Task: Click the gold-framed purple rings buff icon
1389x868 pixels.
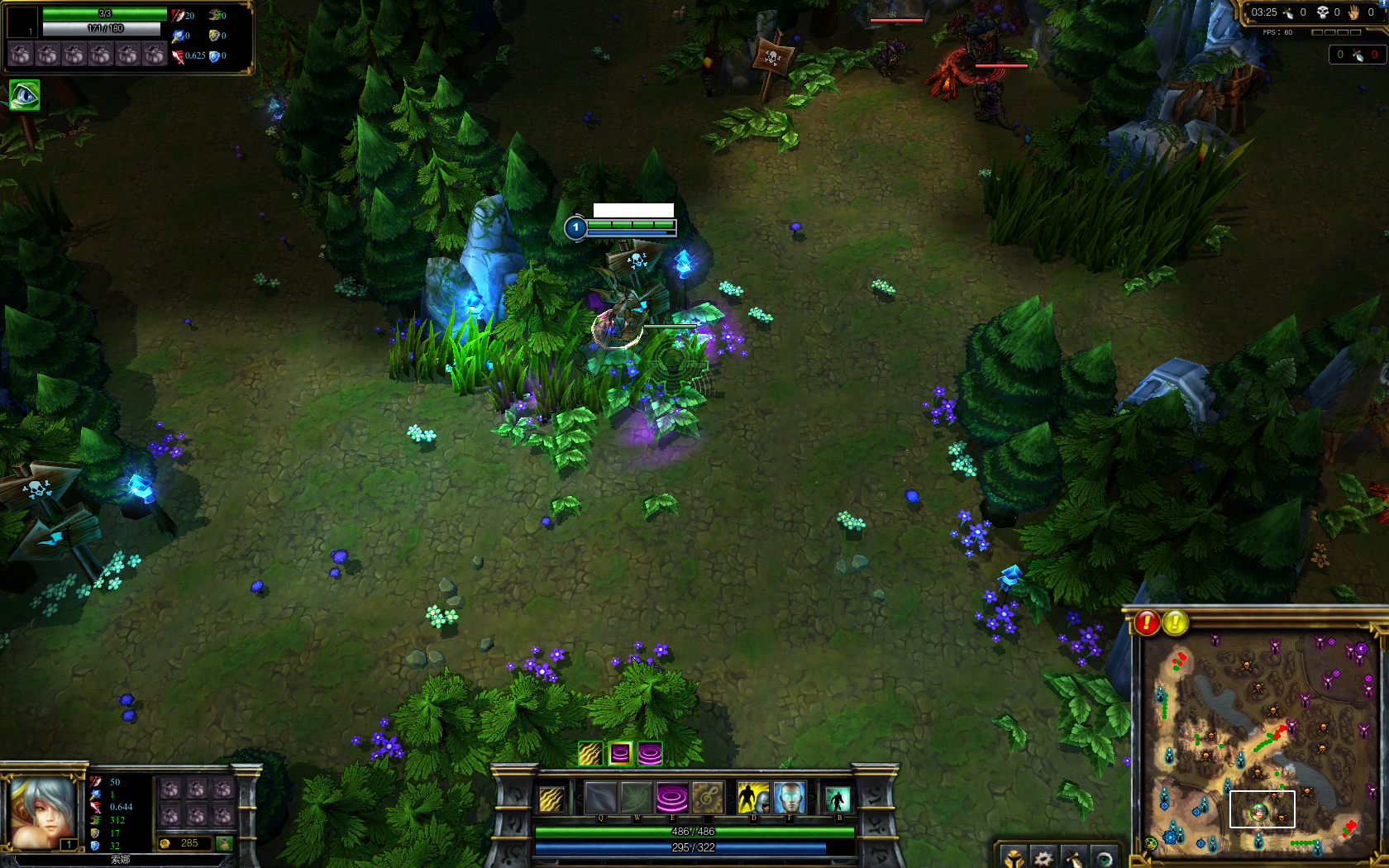Action: [x=620, y=753]
